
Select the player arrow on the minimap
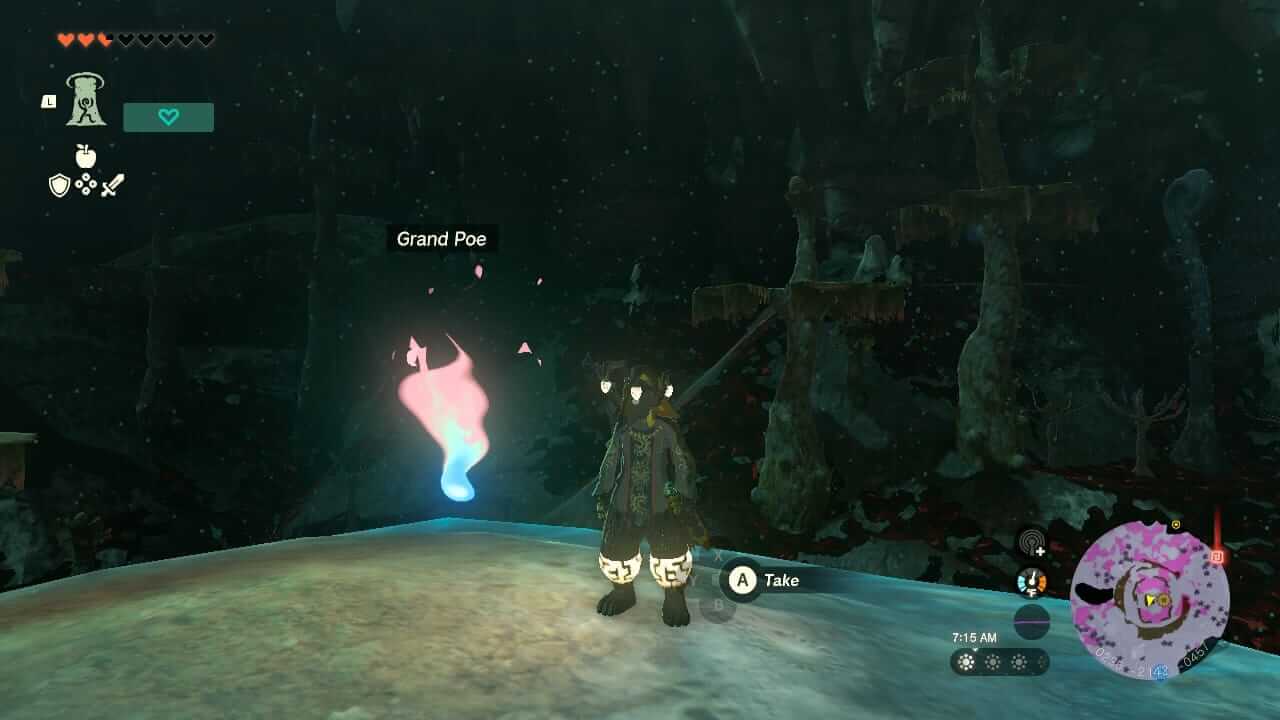point(1150,597)
